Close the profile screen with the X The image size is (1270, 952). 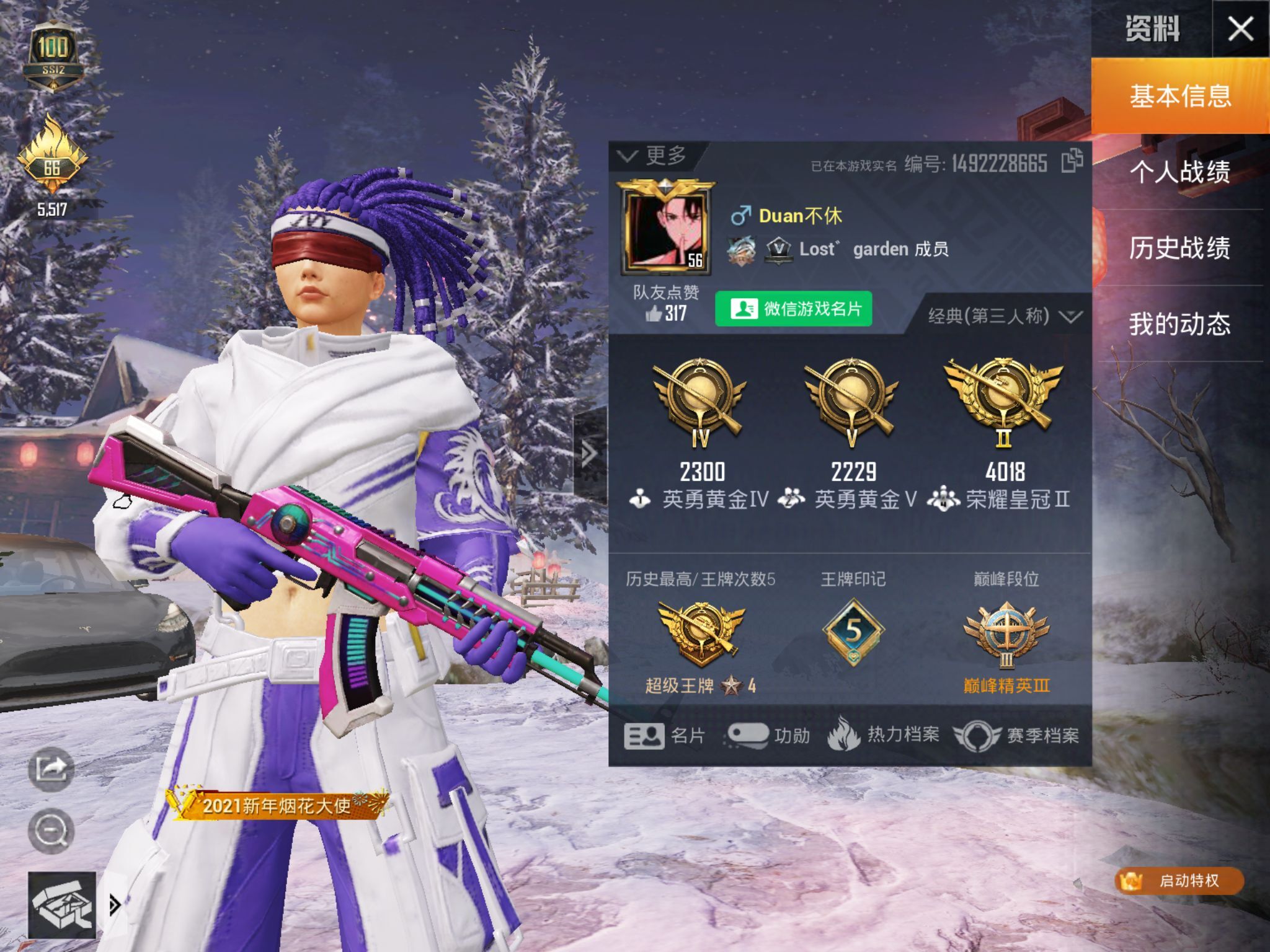(1240, 29)
